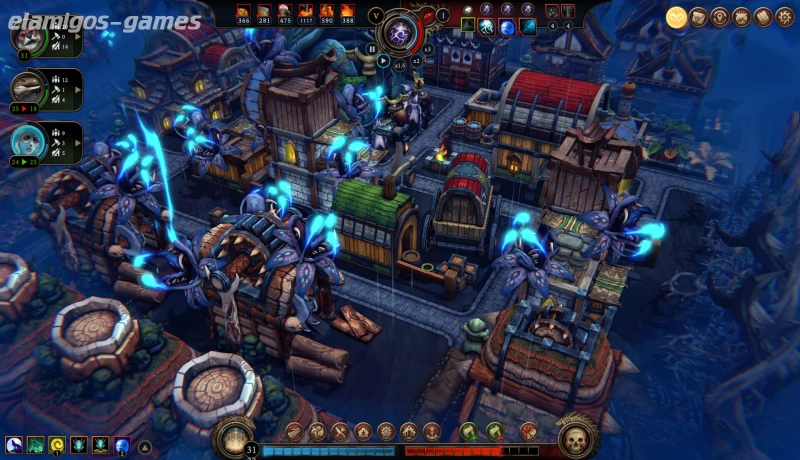The width and height of the screenshot is (800, 460).
Task: Open the book journal icon
Action: click(763, 16)
